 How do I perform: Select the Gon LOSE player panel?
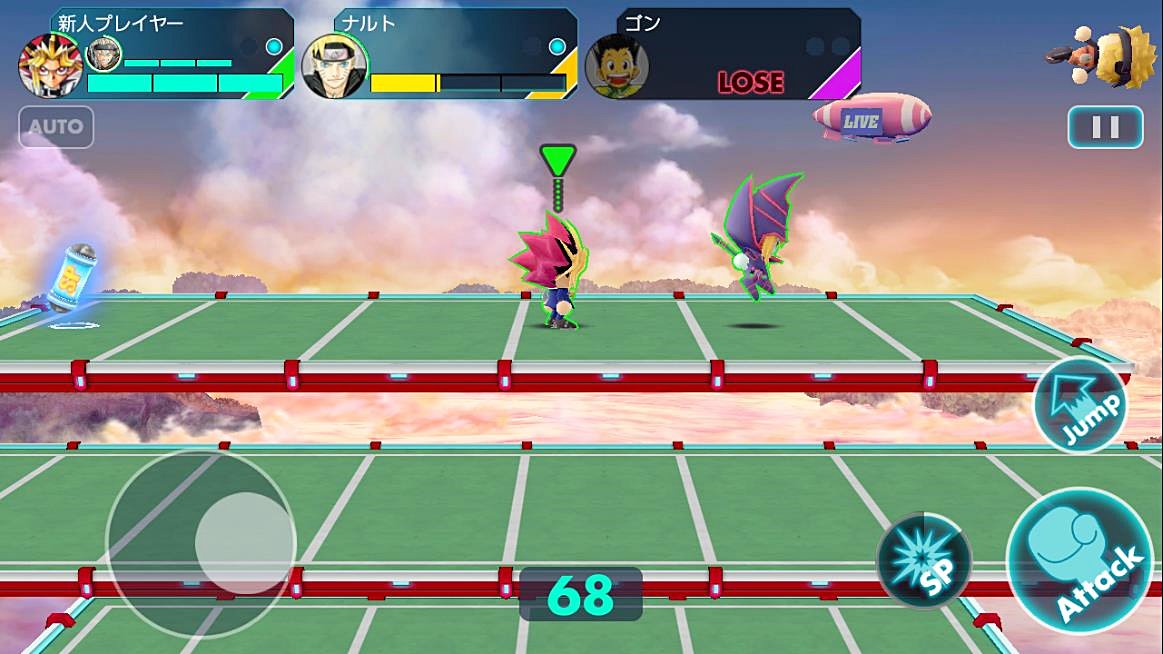click(724, 54)
